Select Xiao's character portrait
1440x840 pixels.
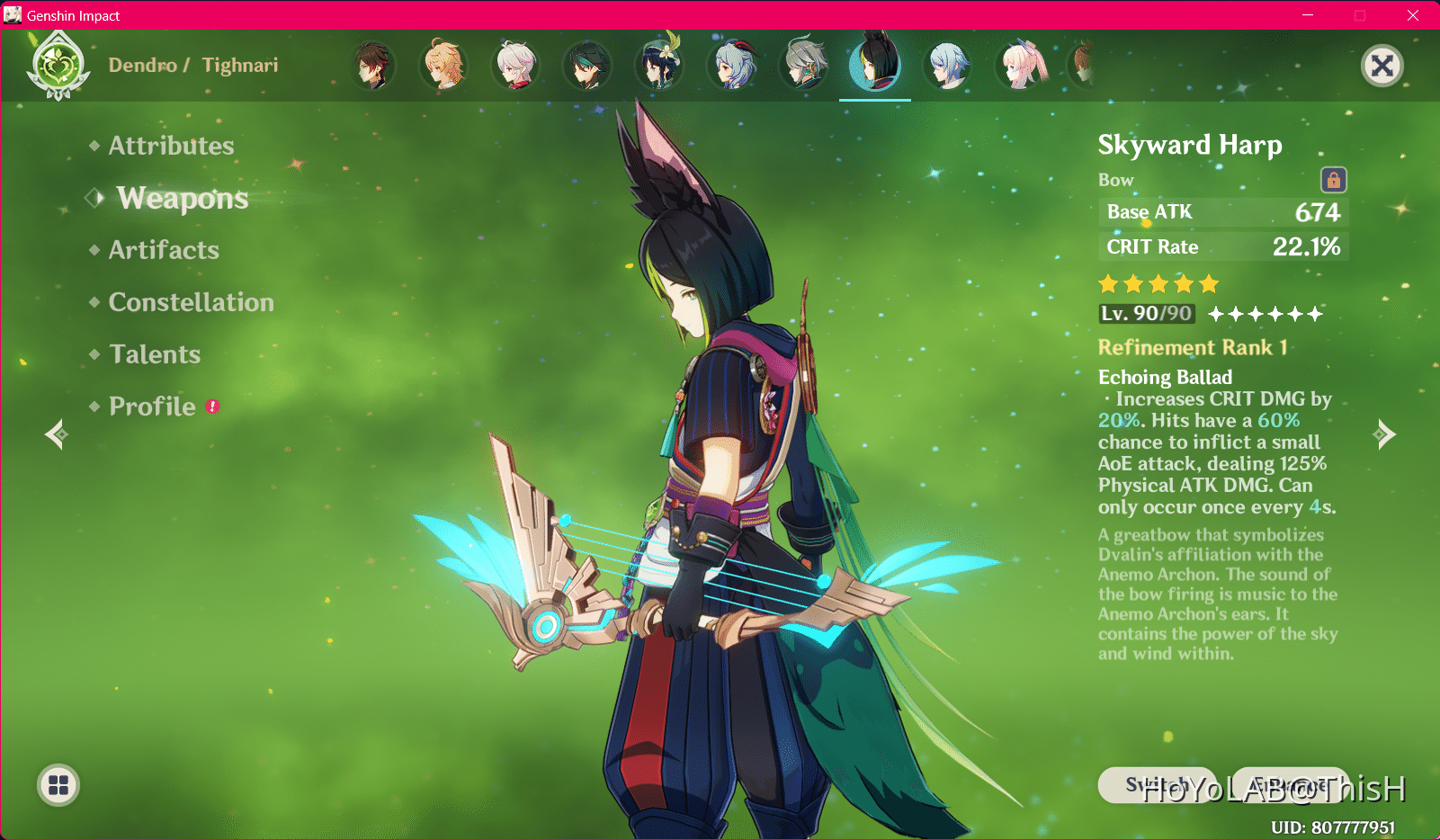[587, 65]
